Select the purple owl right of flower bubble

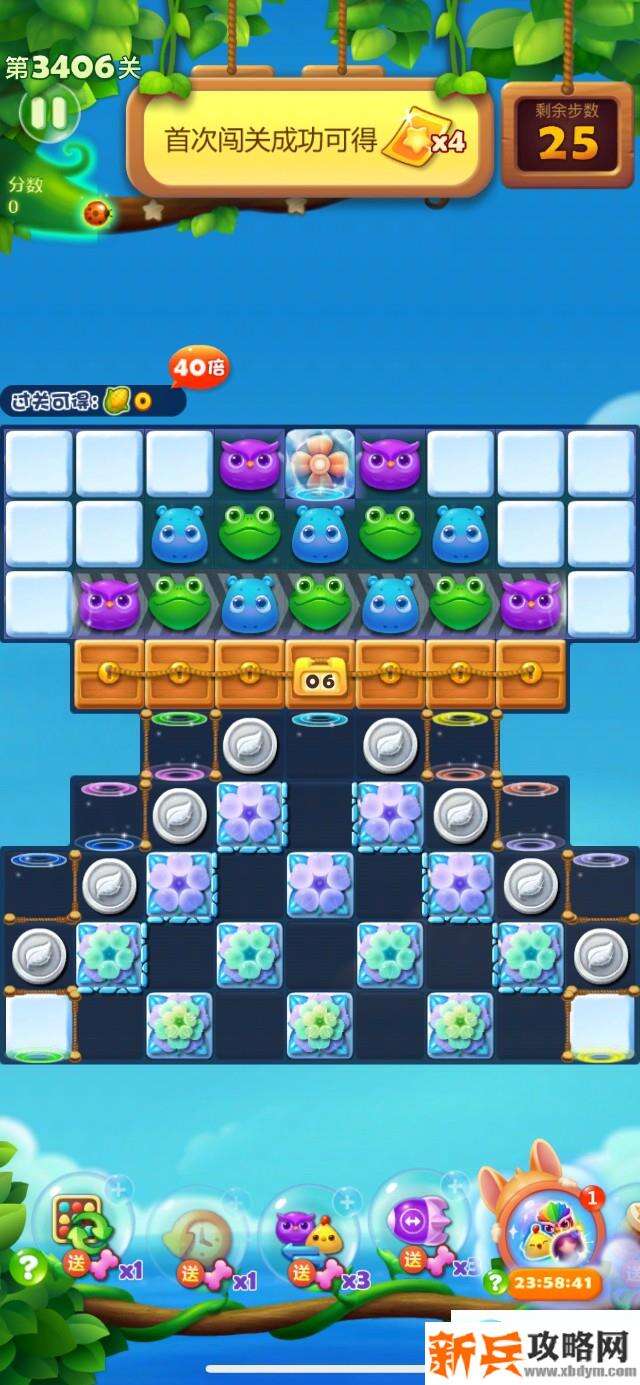[390, 463]
